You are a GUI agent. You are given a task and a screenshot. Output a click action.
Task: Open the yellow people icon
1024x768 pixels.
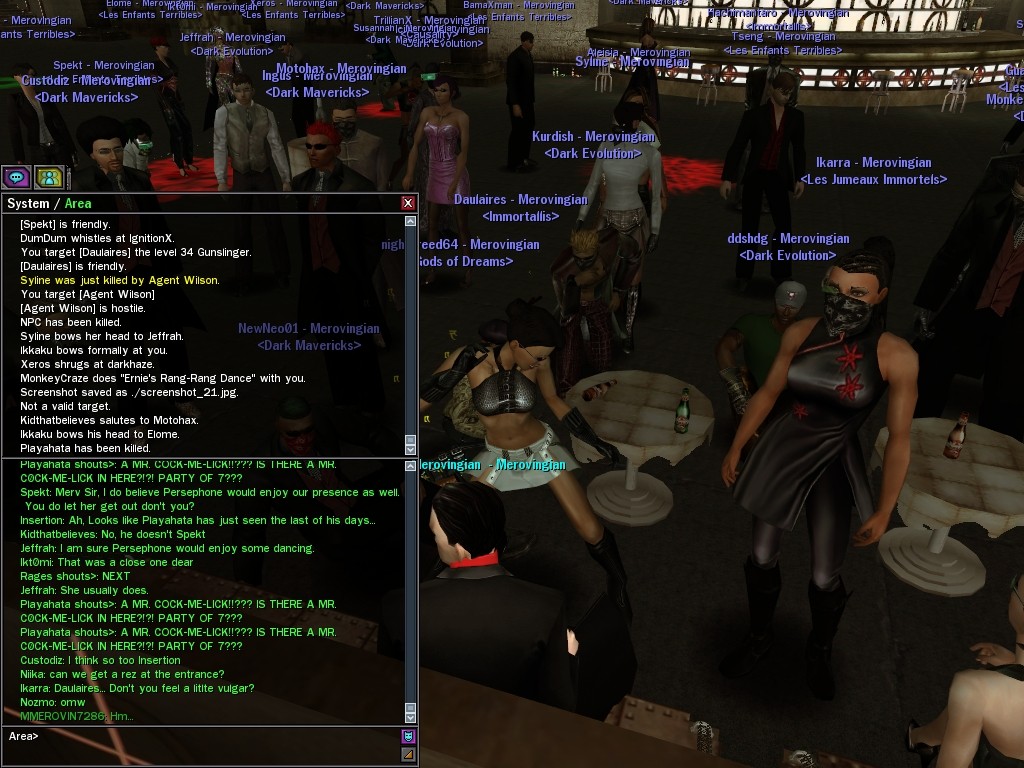(49, 178)
